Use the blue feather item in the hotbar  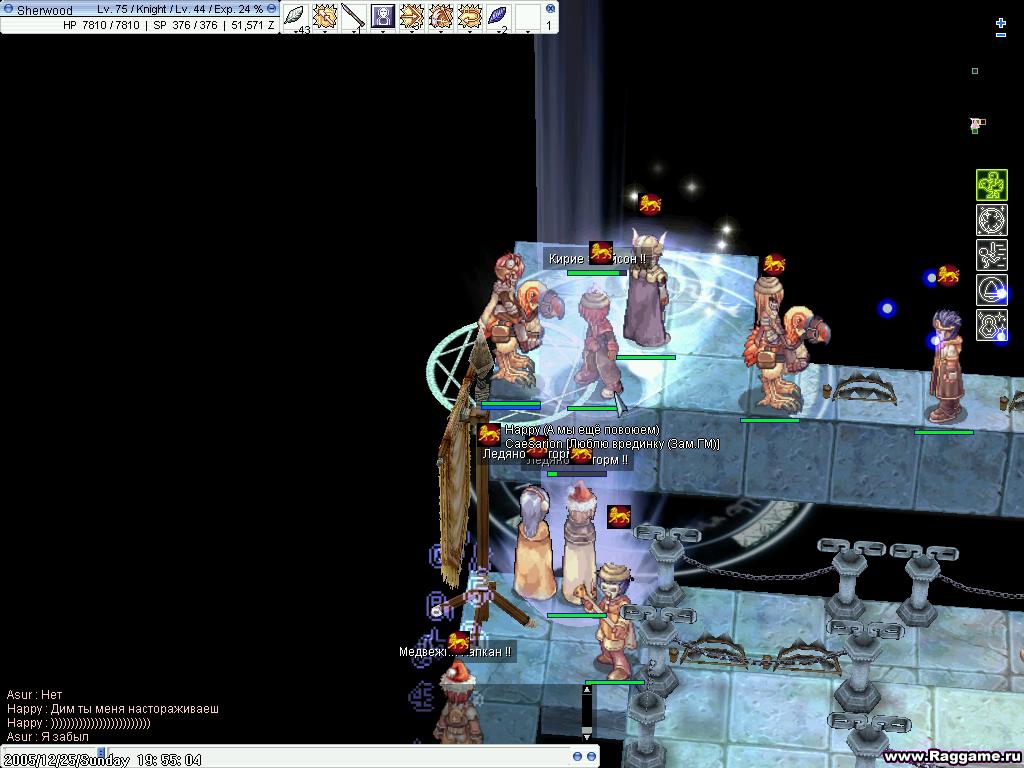click(497, 16)
